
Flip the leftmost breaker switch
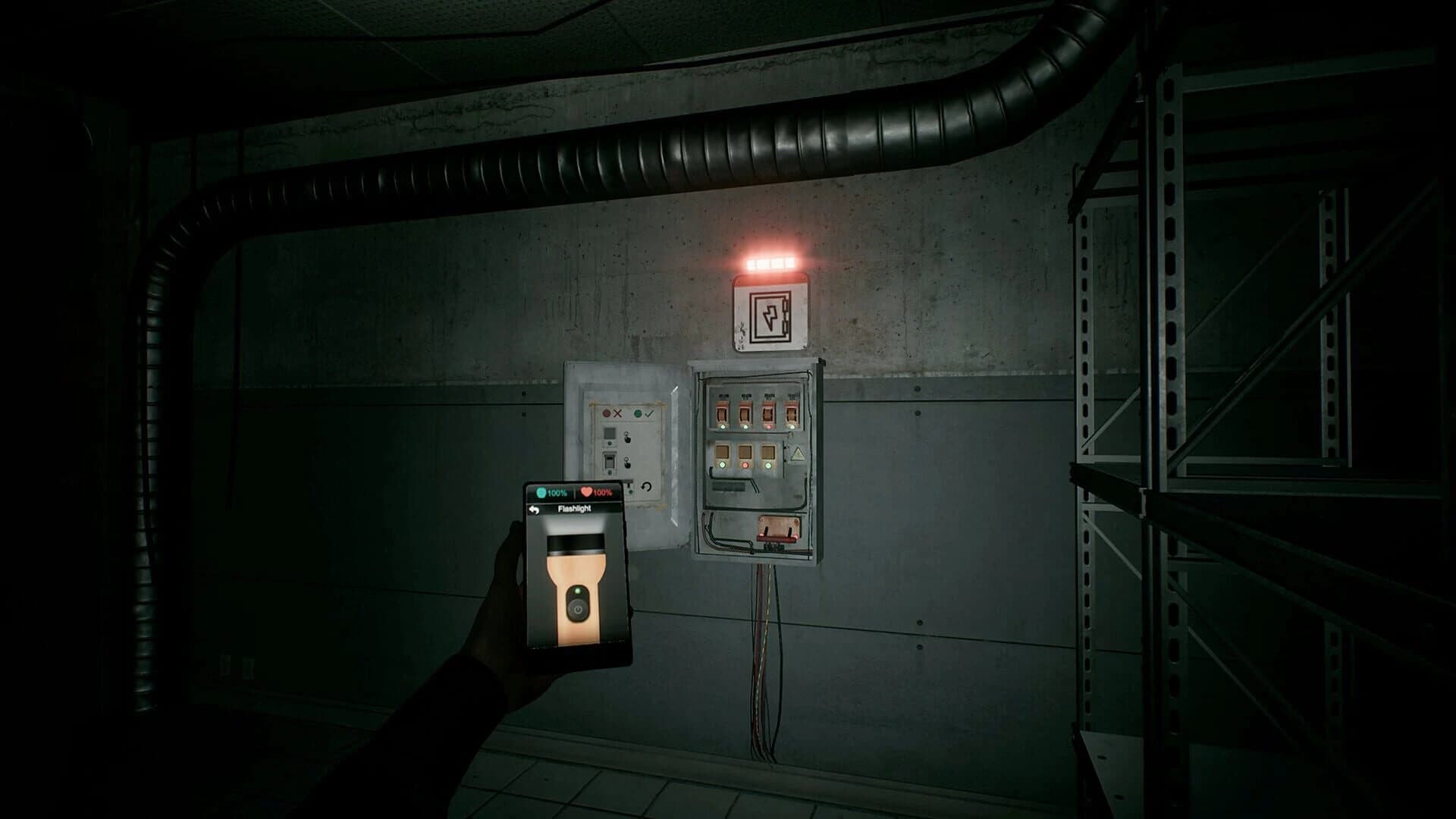pos(722,413)
